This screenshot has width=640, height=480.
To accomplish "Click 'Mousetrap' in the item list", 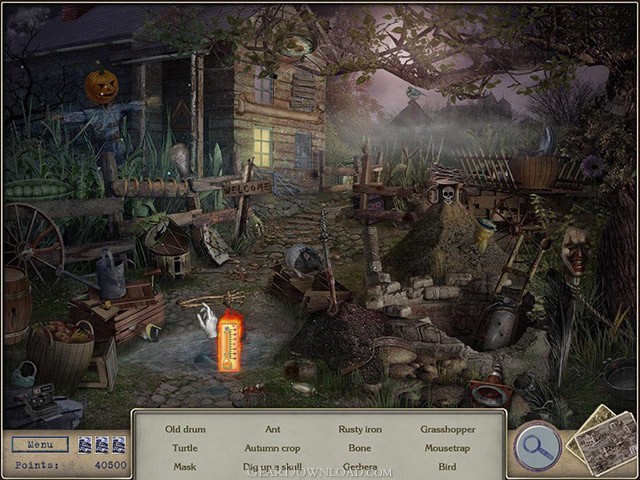I will click(x=447, y=448).
